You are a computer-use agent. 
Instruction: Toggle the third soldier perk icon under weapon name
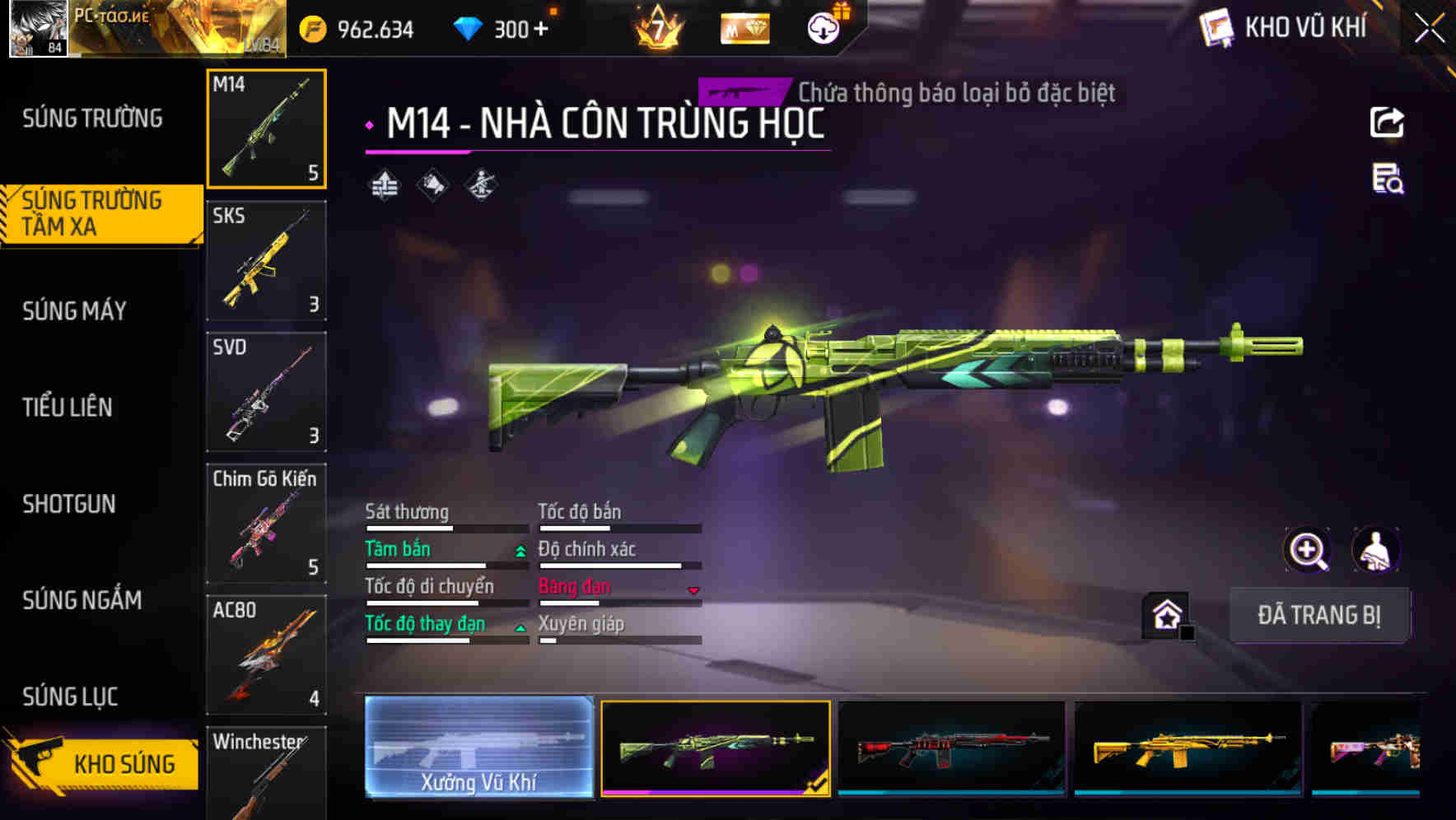[x=481, y=184]
